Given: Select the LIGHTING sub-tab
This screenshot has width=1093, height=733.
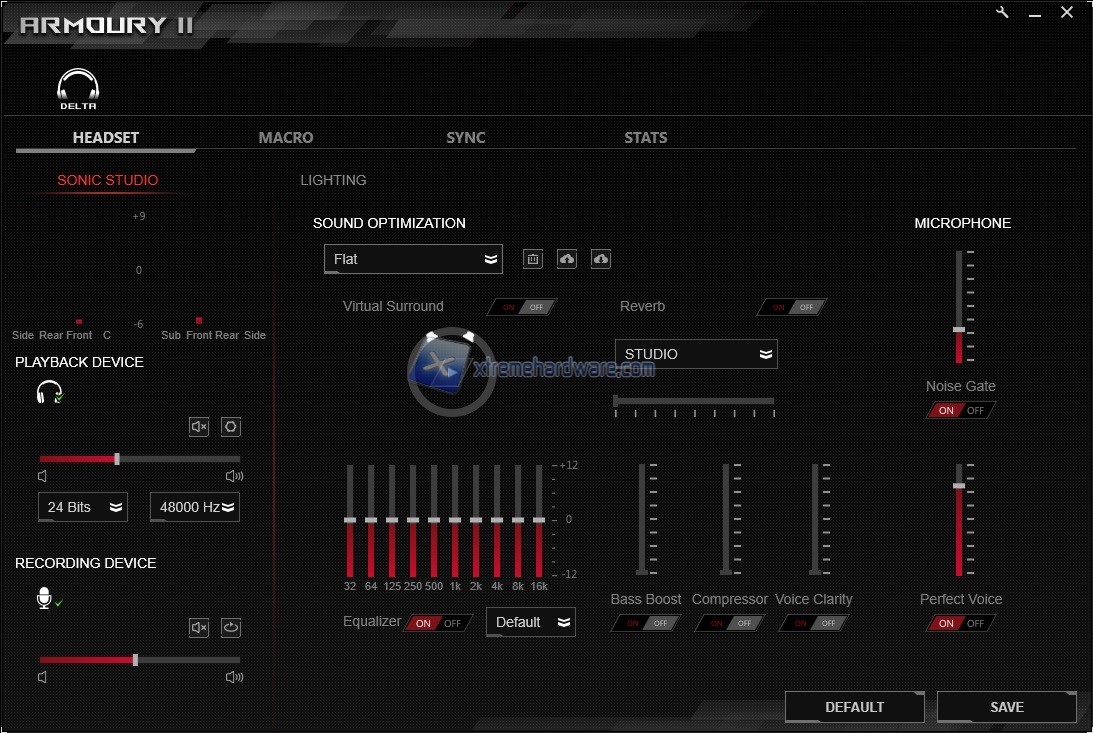Looking at the screenshot, I should [333, 180].
